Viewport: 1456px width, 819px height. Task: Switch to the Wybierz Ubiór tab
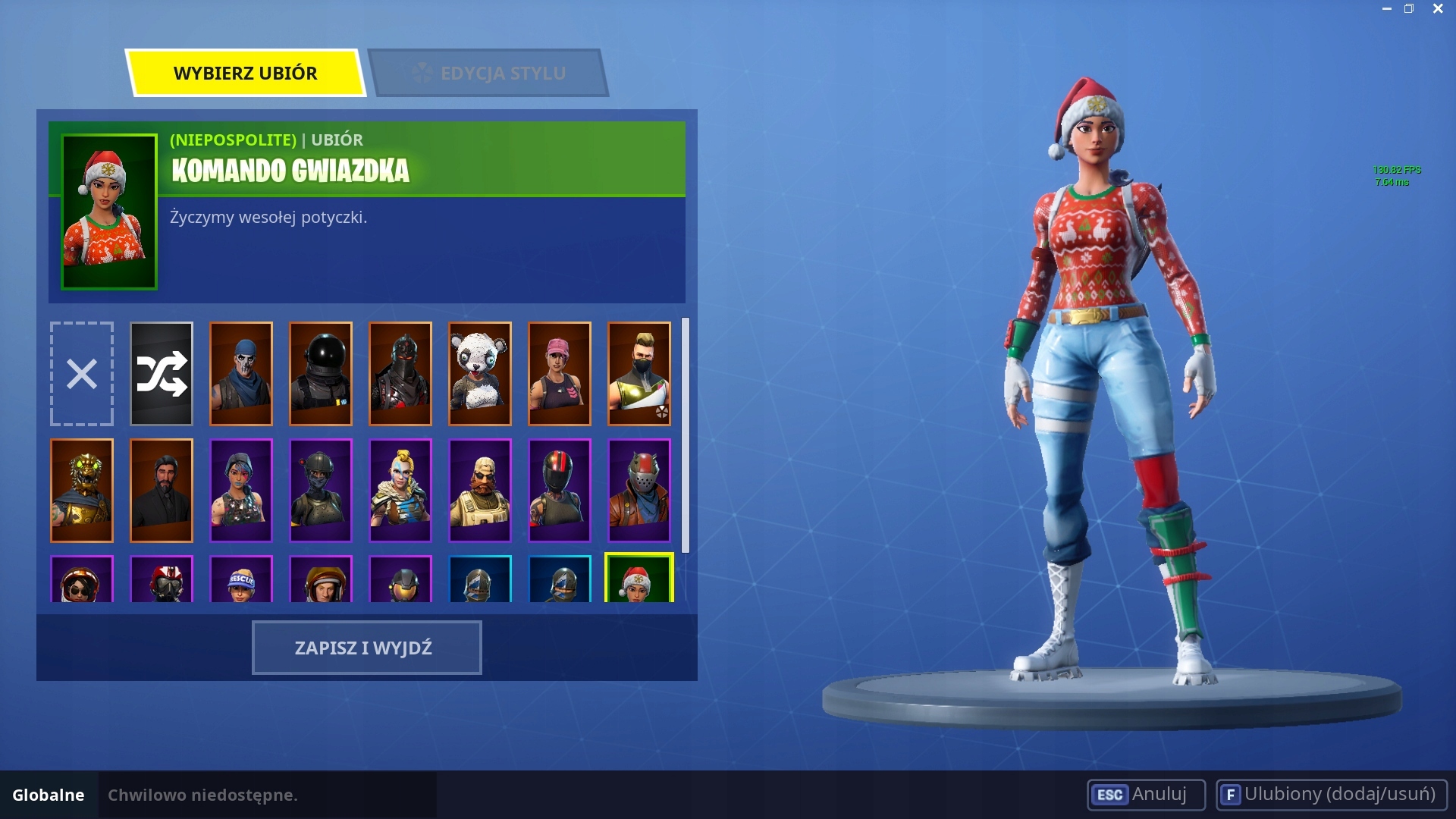pos(245,74)
